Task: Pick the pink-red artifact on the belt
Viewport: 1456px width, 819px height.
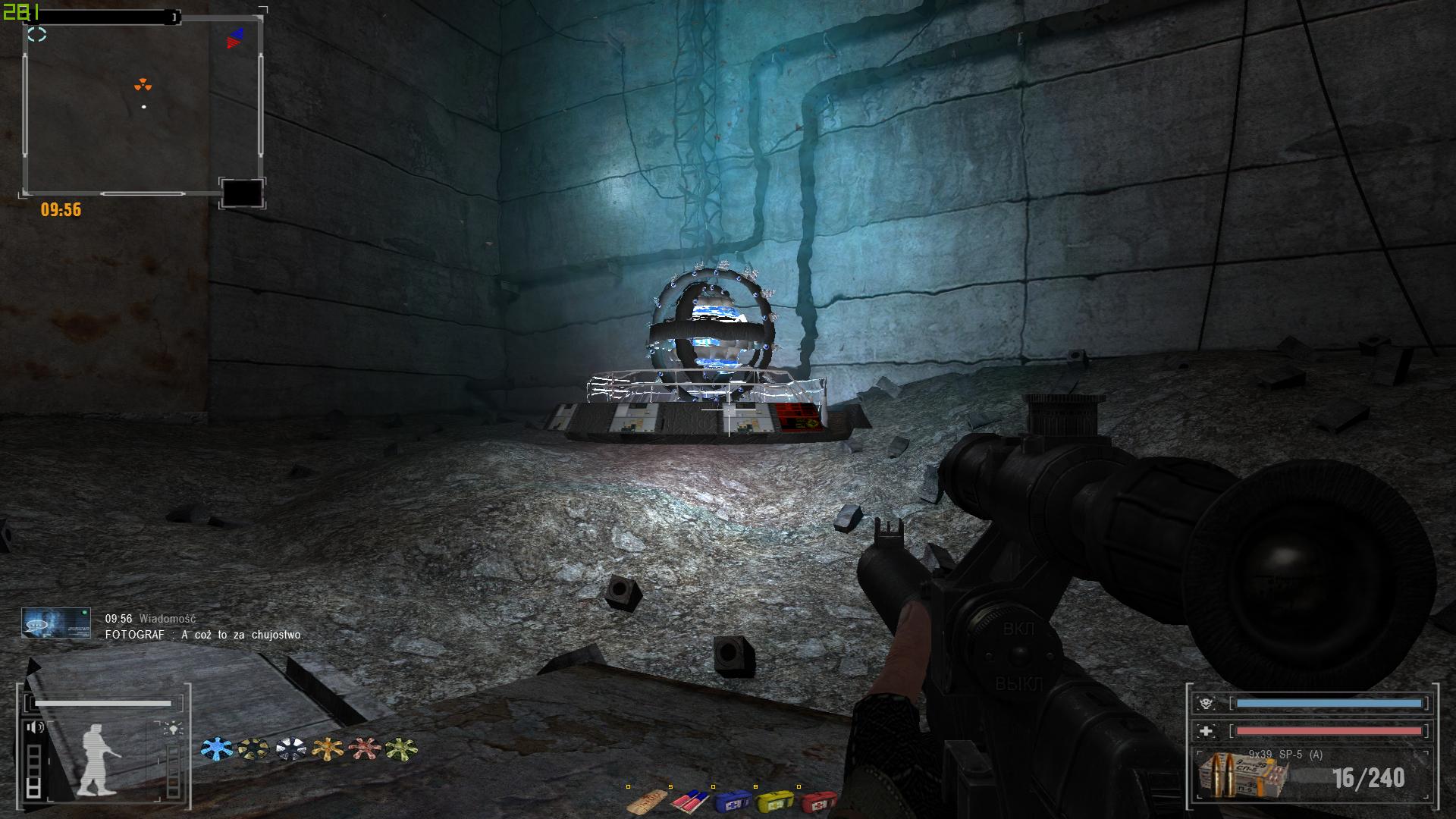Action: [365, 749]
